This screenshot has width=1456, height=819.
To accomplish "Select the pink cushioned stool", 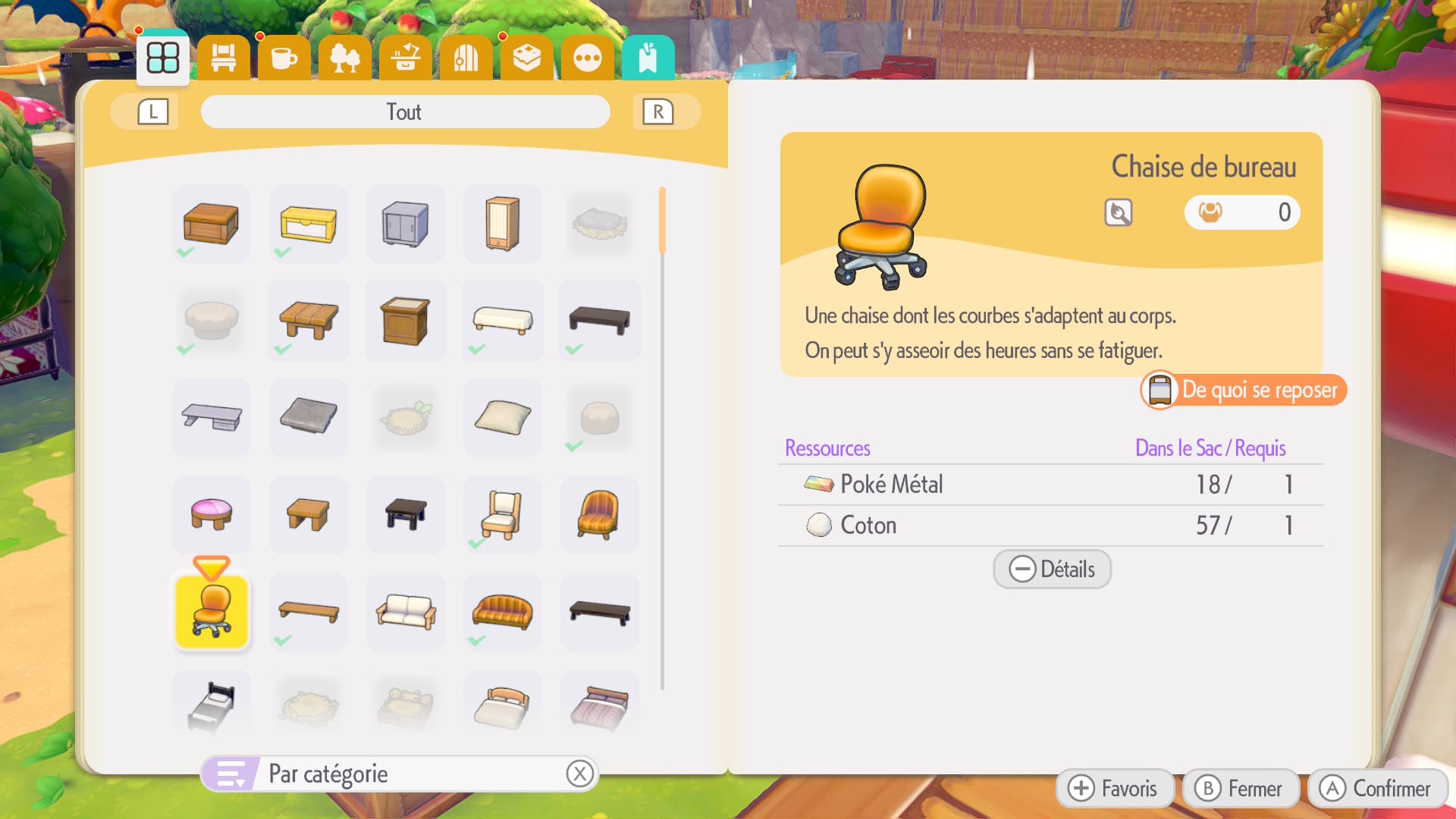I will coord(212,515).
